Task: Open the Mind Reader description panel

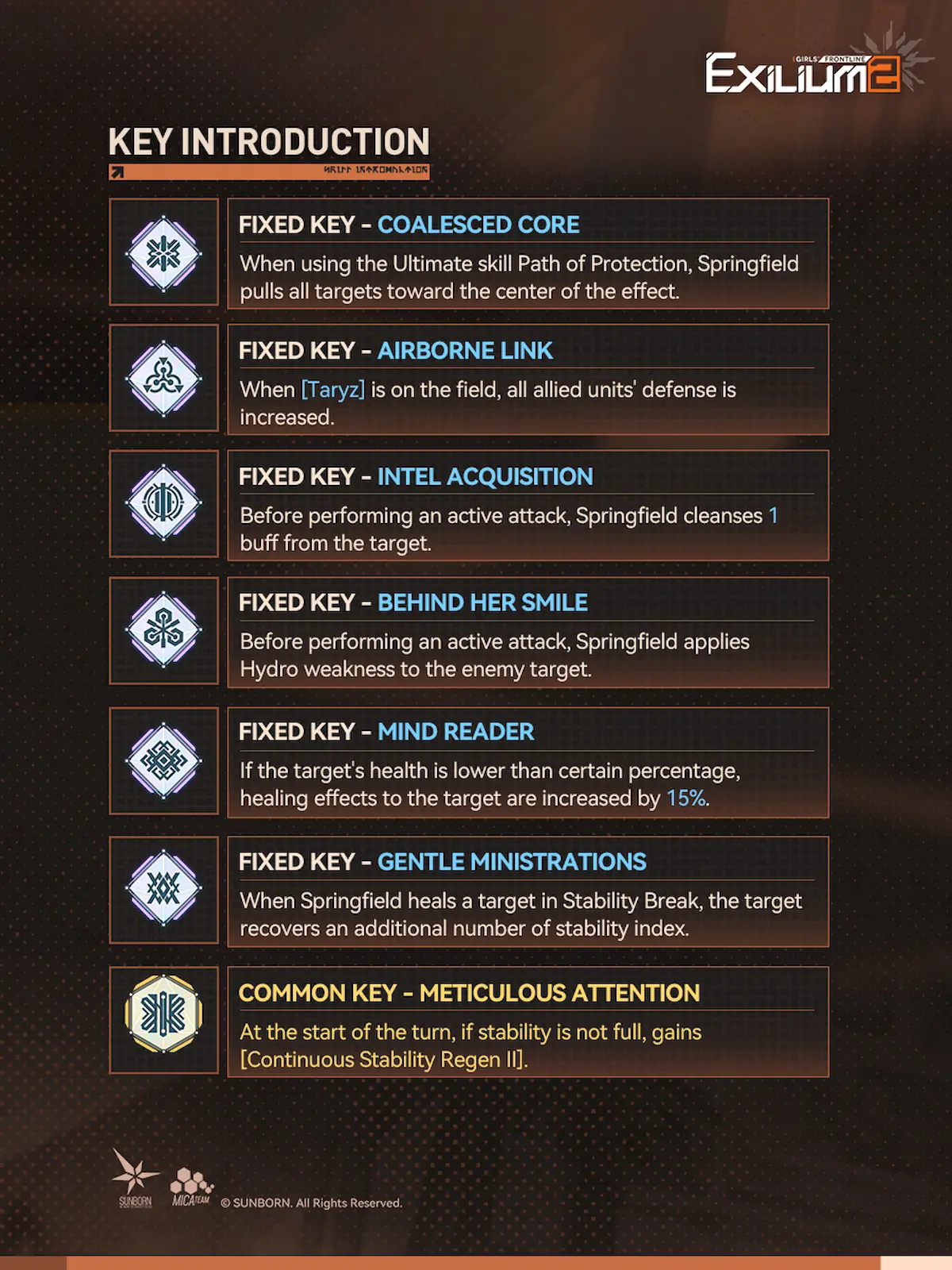Action: point(528,762)
